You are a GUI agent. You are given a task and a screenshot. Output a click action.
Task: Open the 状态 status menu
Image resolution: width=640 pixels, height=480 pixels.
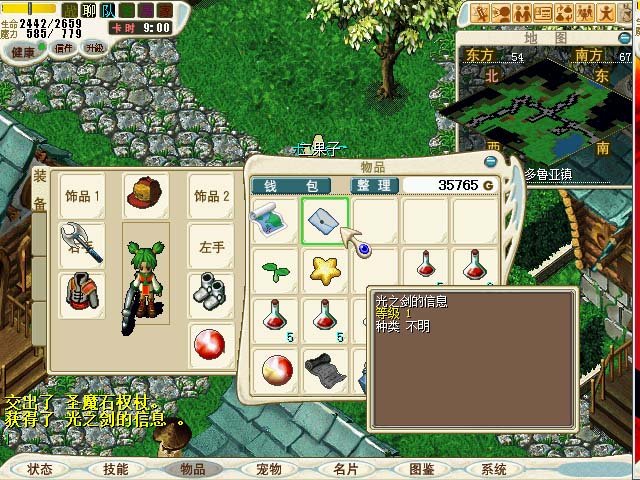tap(40, 468)
